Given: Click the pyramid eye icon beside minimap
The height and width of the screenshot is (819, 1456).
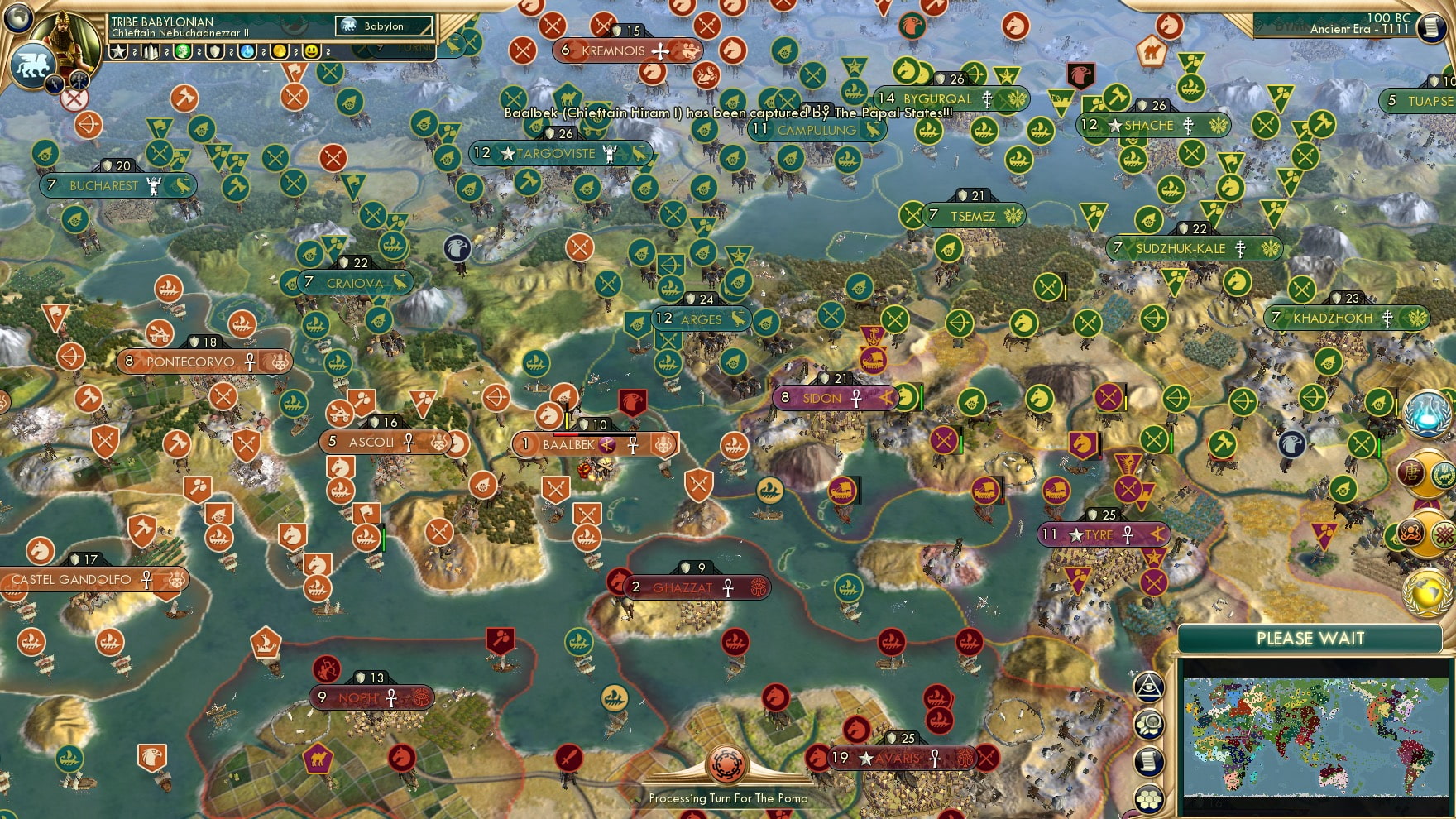Looking at the screenshot, I should tap(1149, 686).
